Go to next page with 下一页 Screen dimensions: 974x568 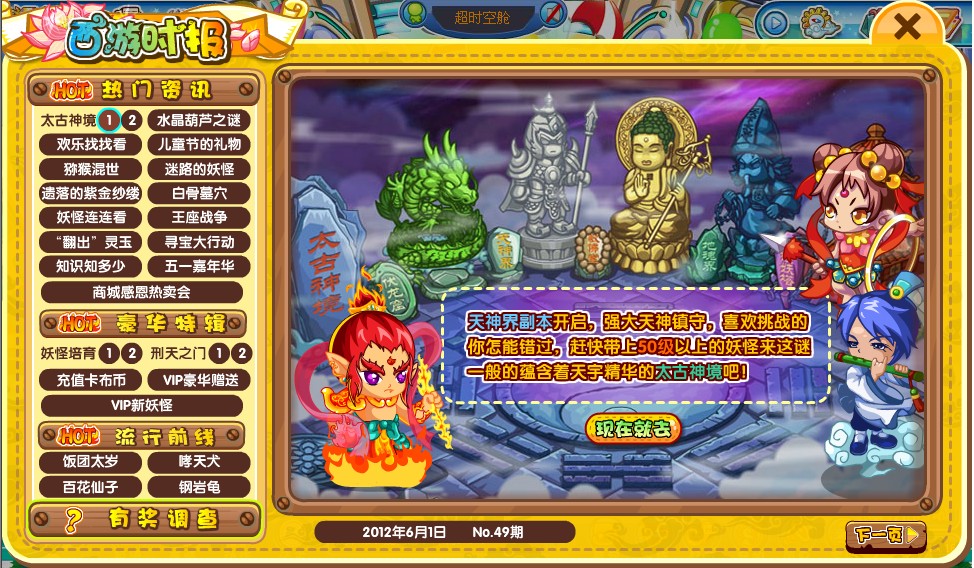click(x=885, y=536)
